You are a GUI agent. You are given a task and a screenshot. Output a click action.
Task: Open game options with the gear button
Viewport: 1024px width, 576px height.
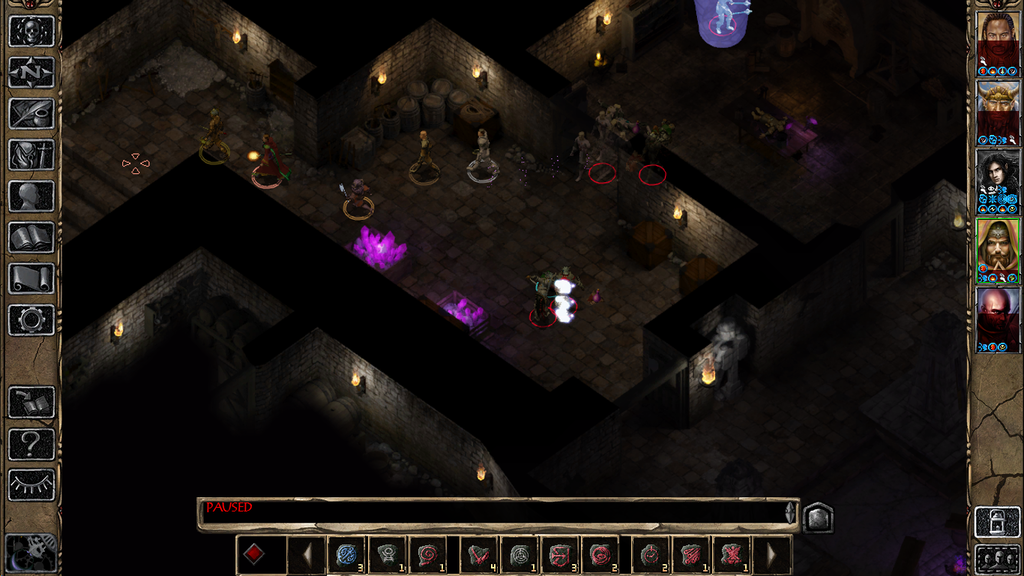(31, 320)
